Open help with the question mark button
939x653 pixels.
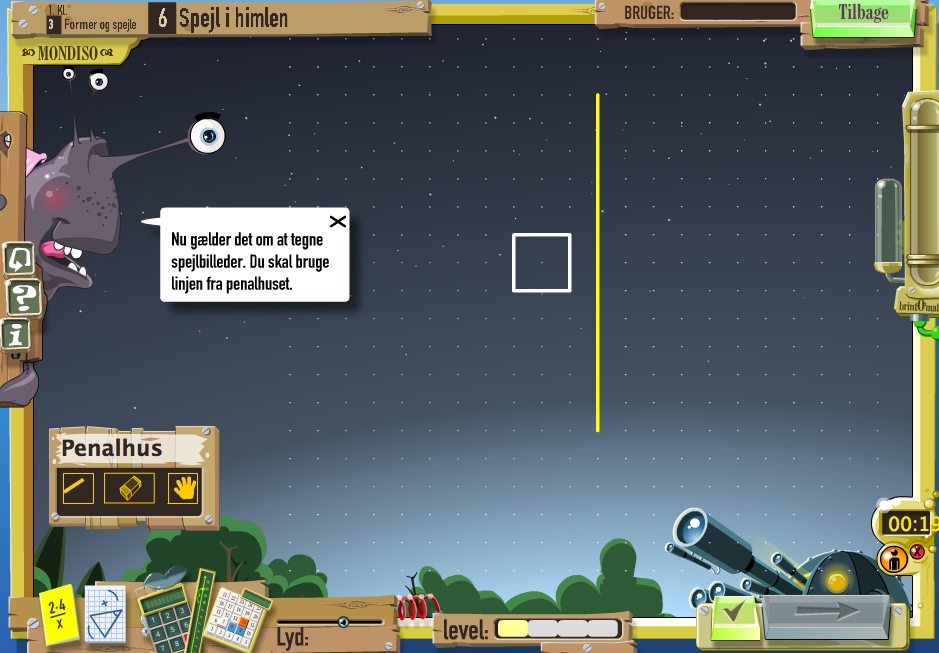point(23,297)
